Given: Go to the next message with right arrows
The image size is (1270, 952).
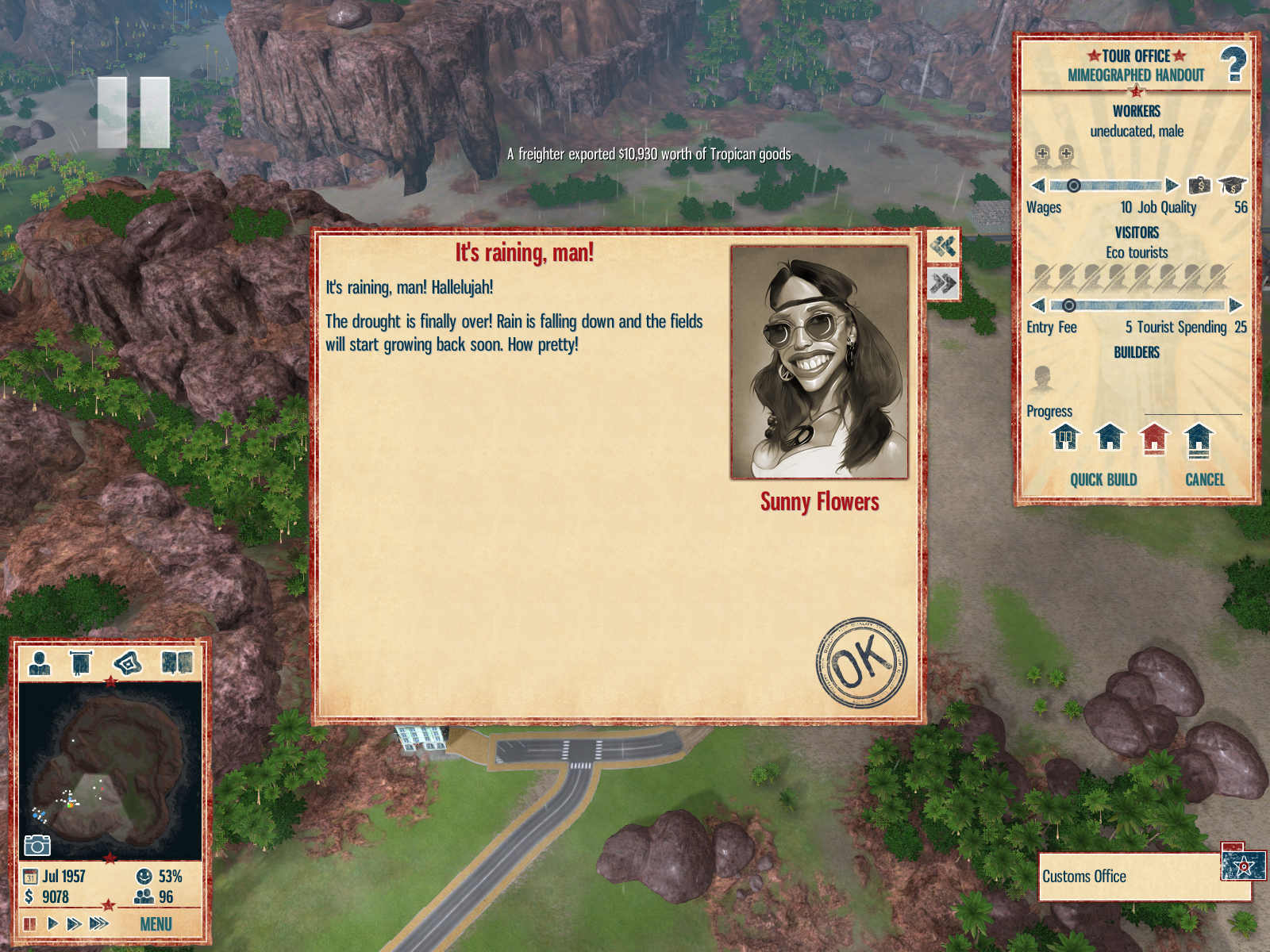Looking at the screenshot, I should (x=943, y=283).
